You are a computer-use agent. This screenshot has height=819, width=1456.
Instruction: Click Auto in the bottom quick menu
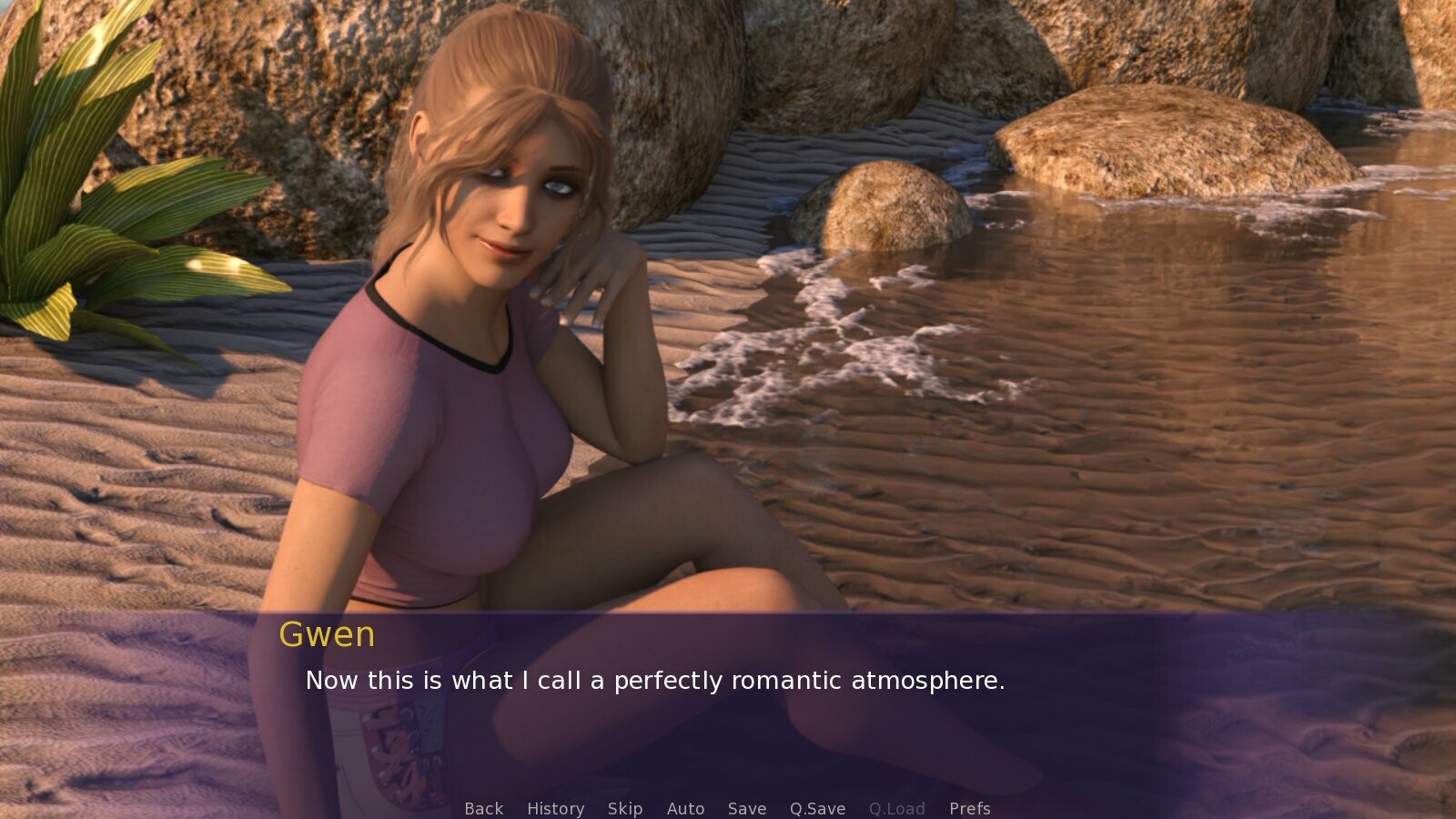686,808
